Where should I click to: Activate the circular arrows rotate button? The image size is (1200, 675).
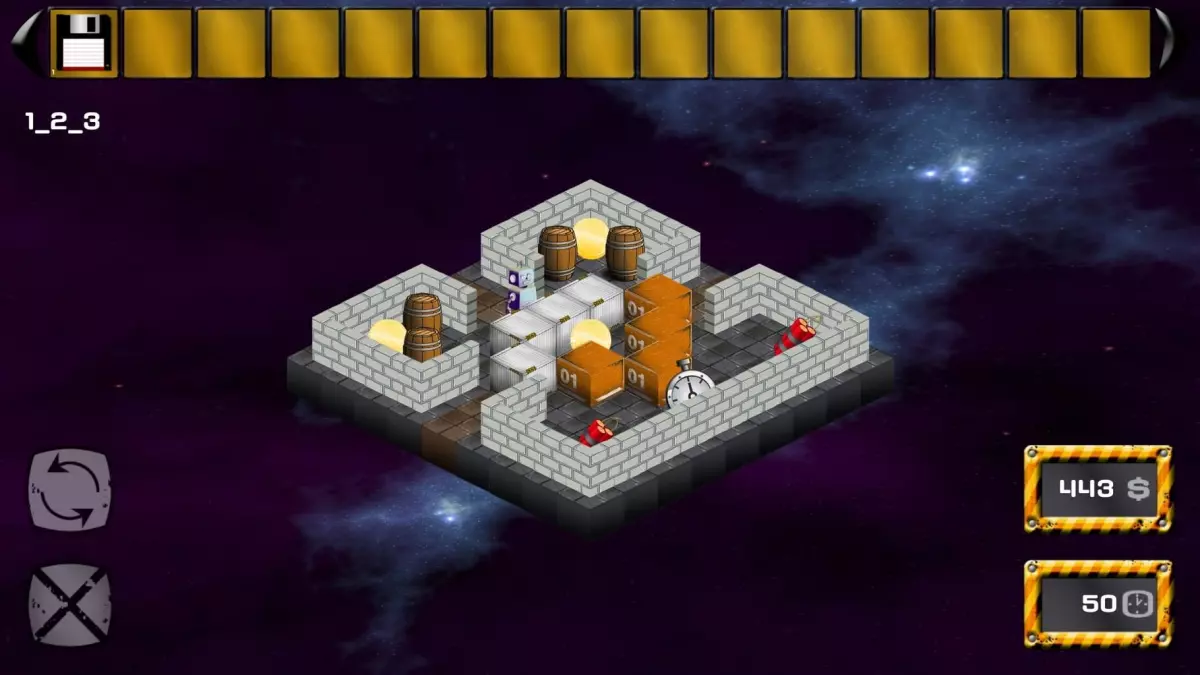70,489
